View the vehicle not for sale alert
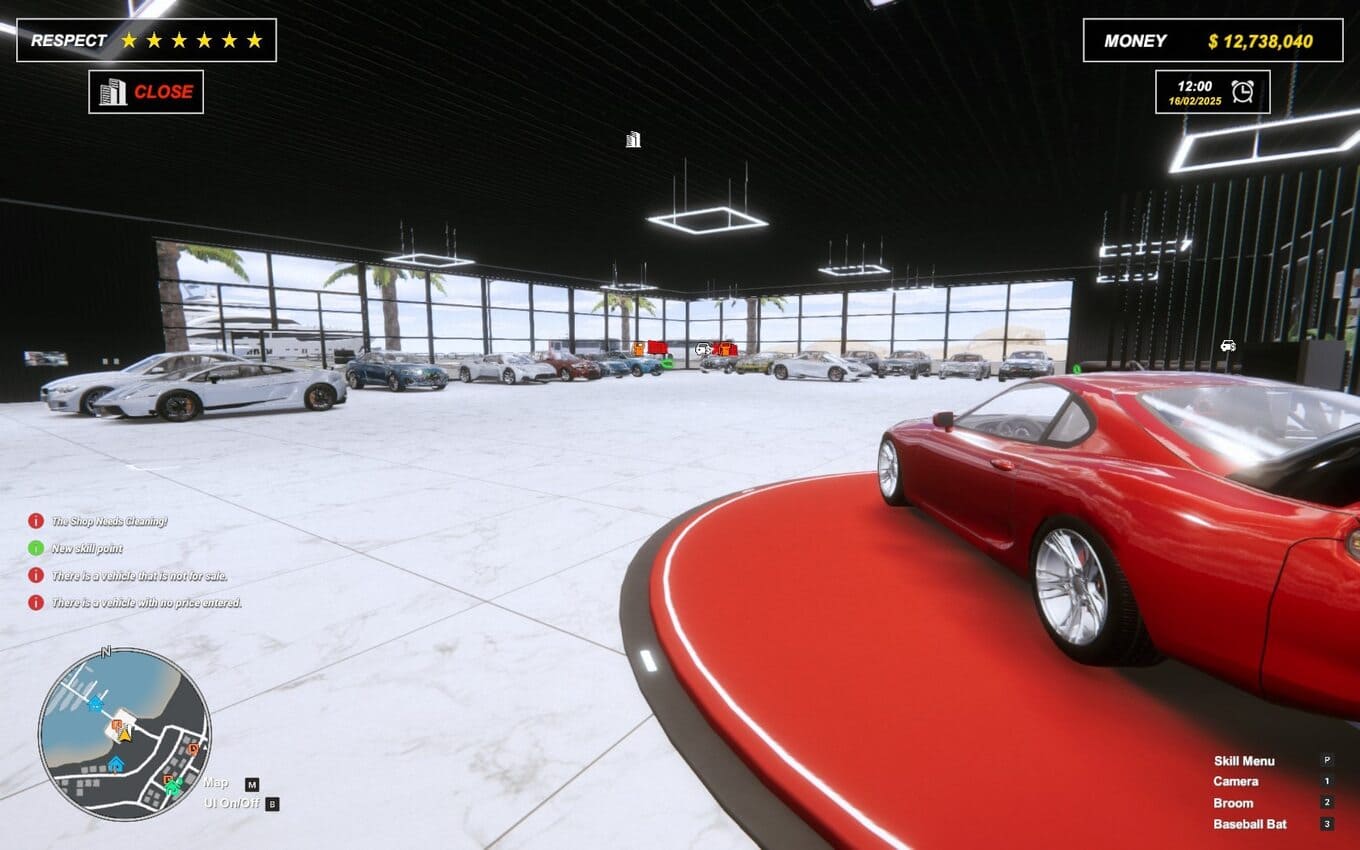The width and height of the screenshot is (1360, 850). coord(139,575)
